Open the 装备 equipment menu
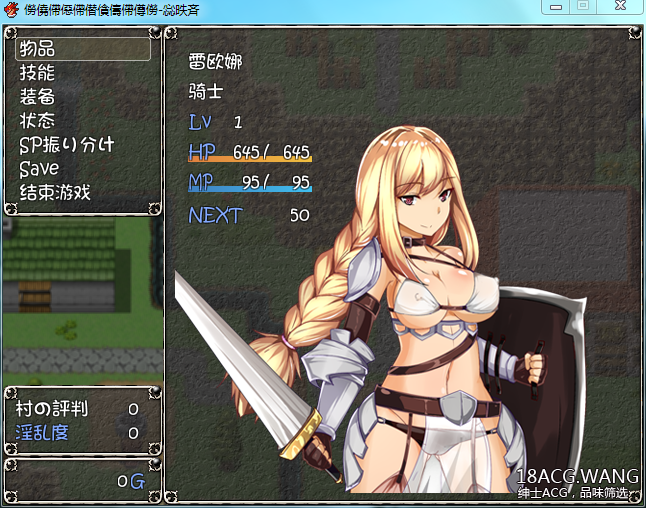This screenshot has height=508, width=646. click(82, 96)
